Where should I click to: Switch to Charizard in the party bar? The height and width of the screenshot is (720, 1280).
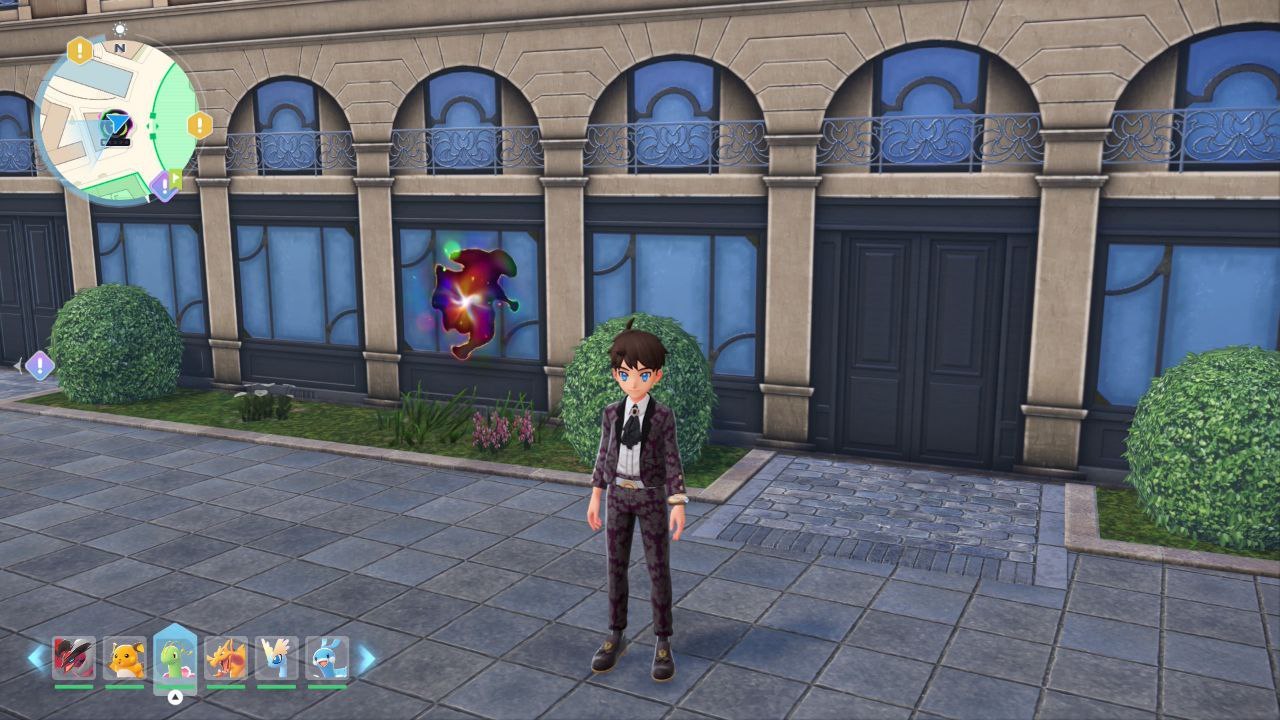click(226, 659)
